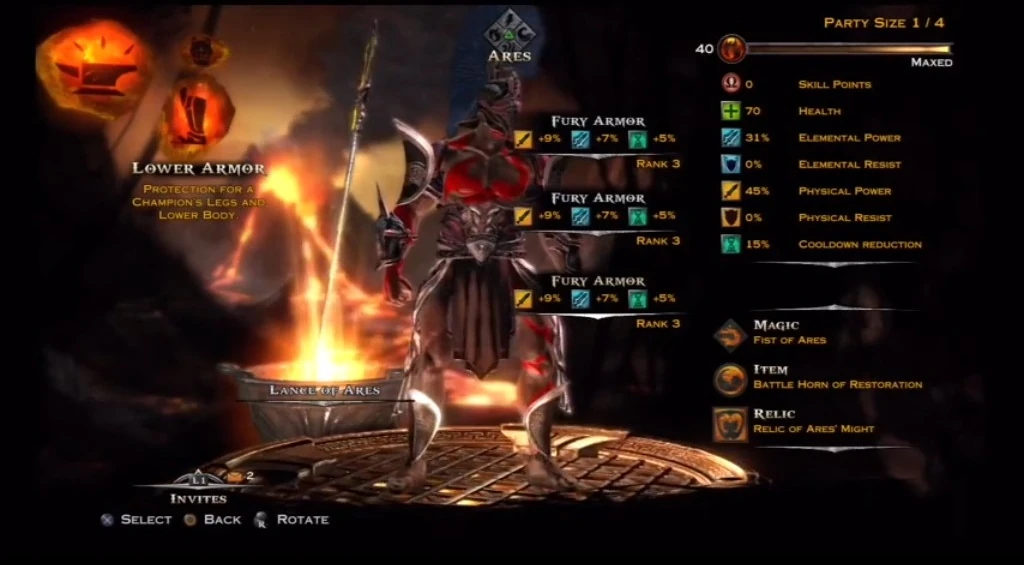Select the Lance of Ares weapon label
This screenshot has height=565, width=1024.
(x=325, y=390)
